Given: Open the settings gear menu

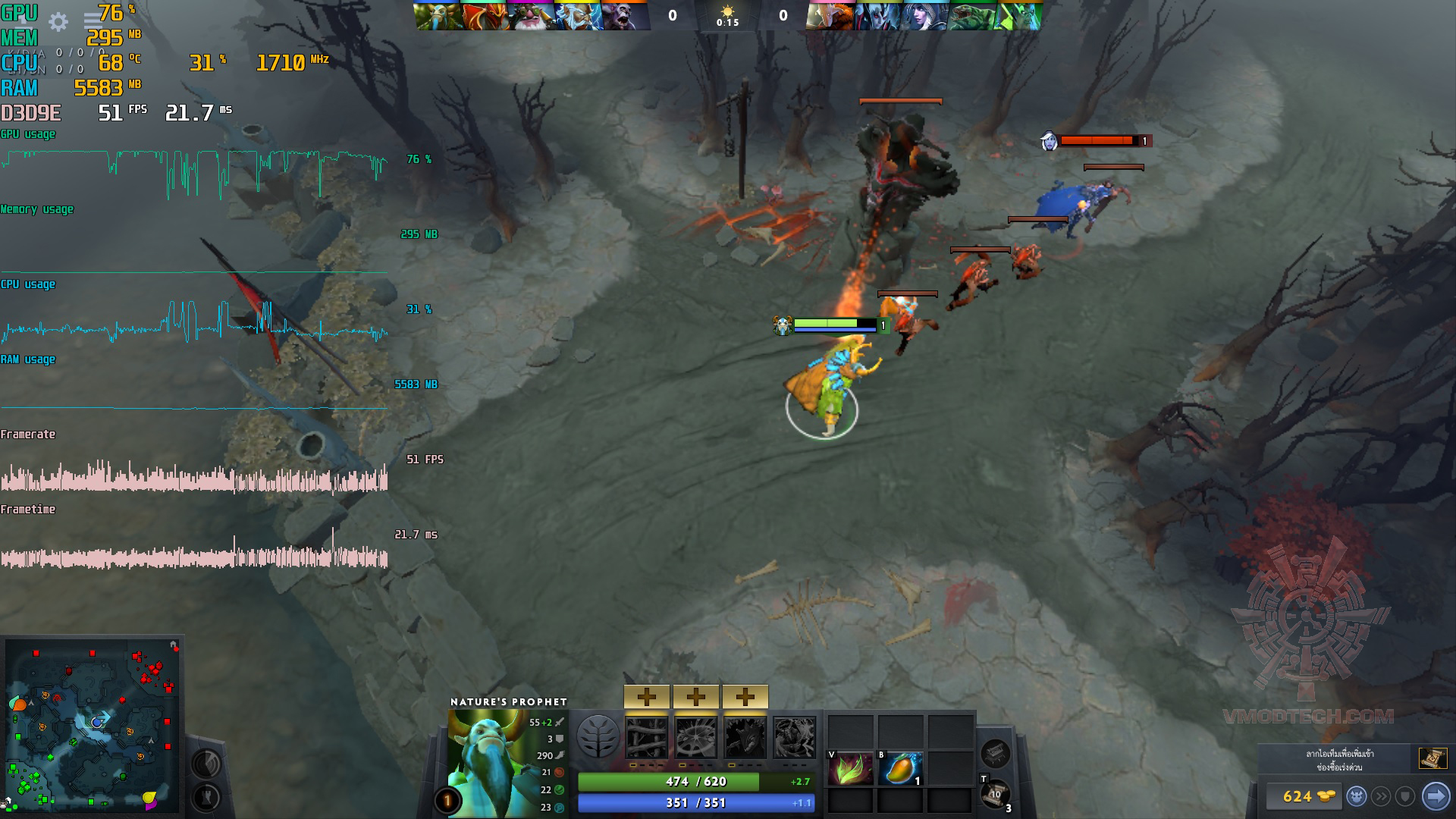Looking at the screenshot, I should [x=58, y=22].
